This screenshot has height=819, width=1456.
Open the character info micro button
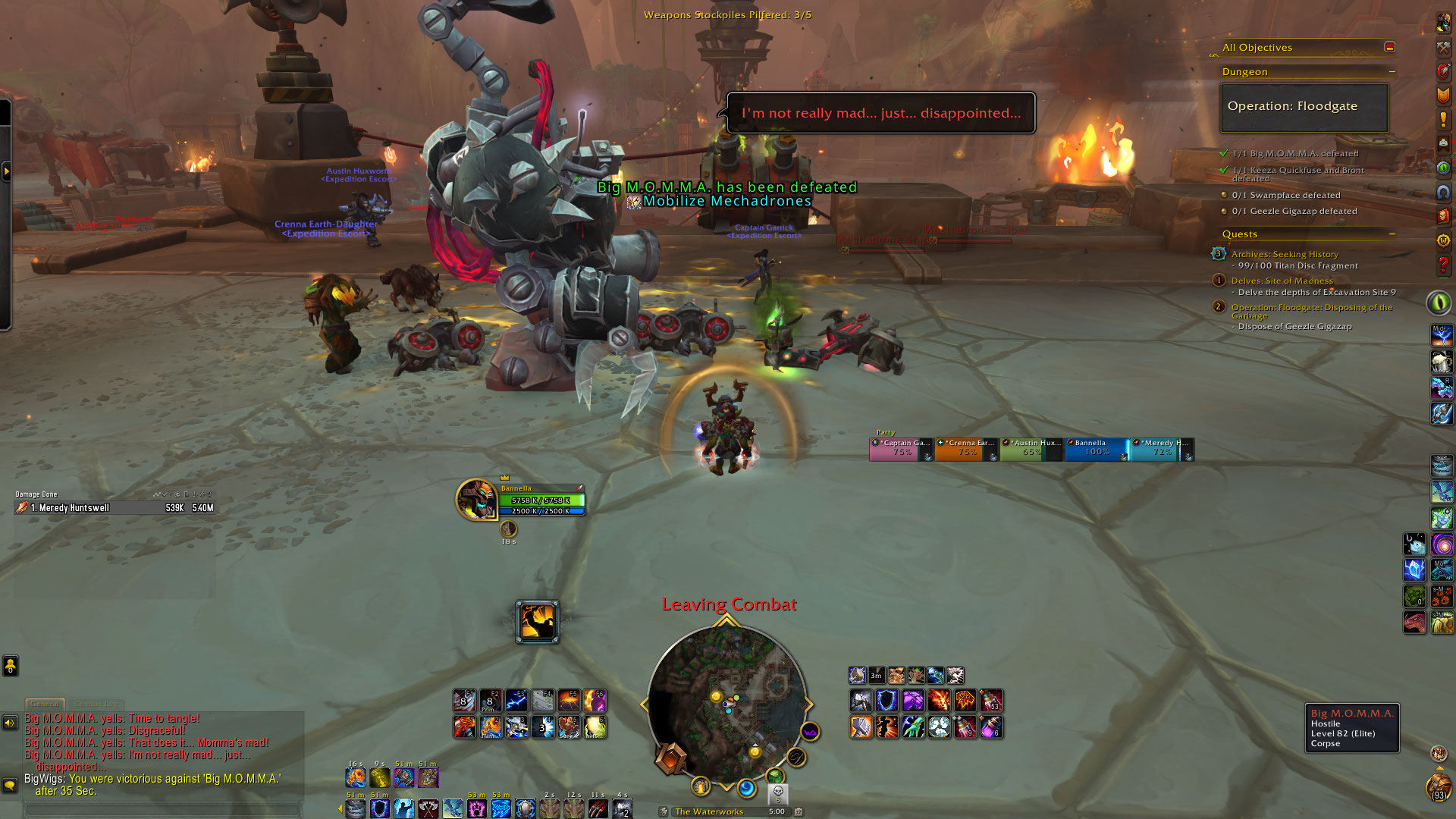pos(1443,23)
